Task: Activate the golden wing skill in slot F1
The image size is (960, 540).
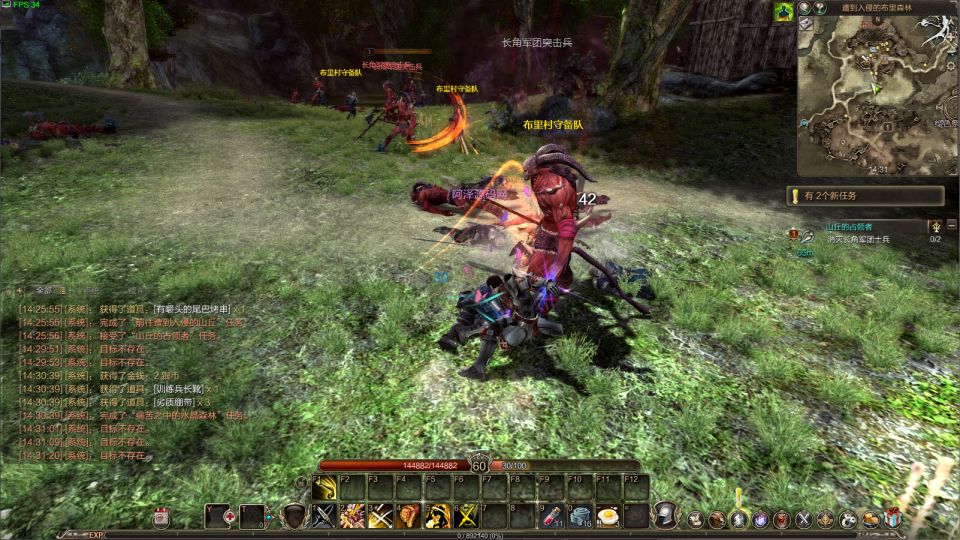Action: [x=324, y=486]
